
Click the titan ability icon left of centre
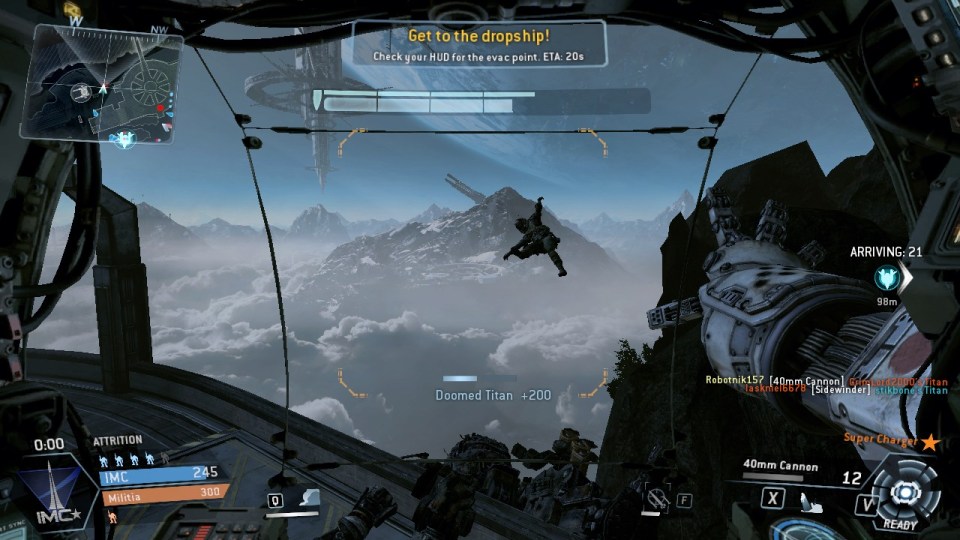click(309, 497)
